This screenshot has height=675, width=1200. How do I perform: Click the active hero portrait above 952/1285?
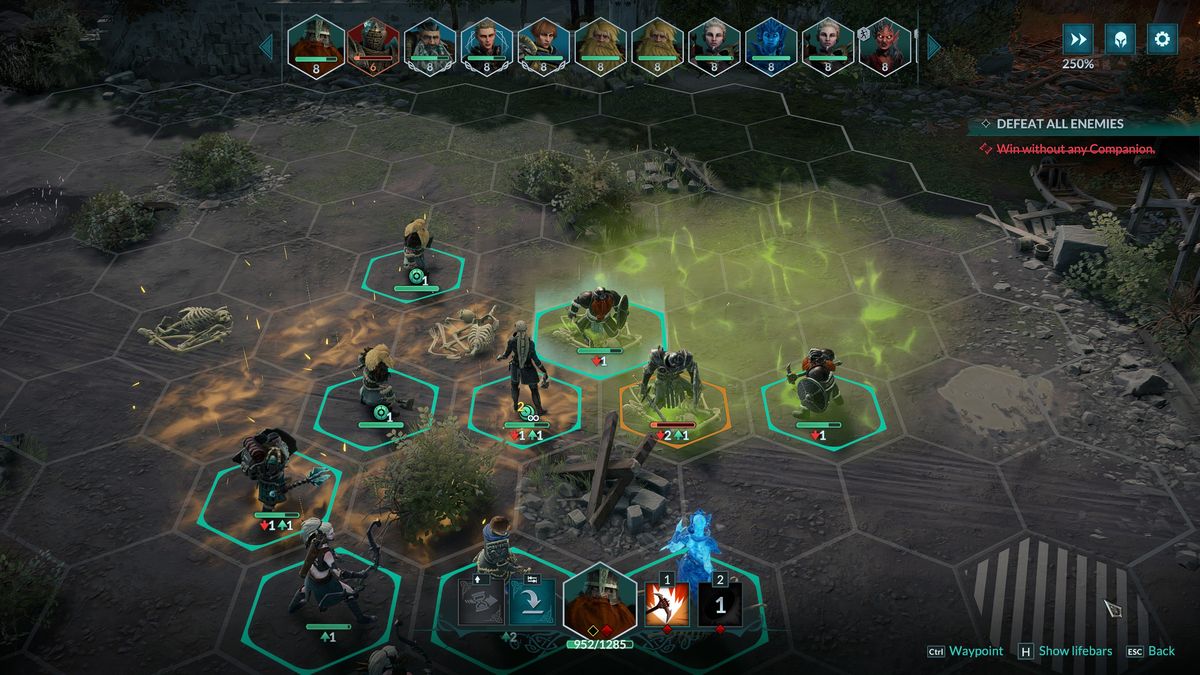coord(599,602)
